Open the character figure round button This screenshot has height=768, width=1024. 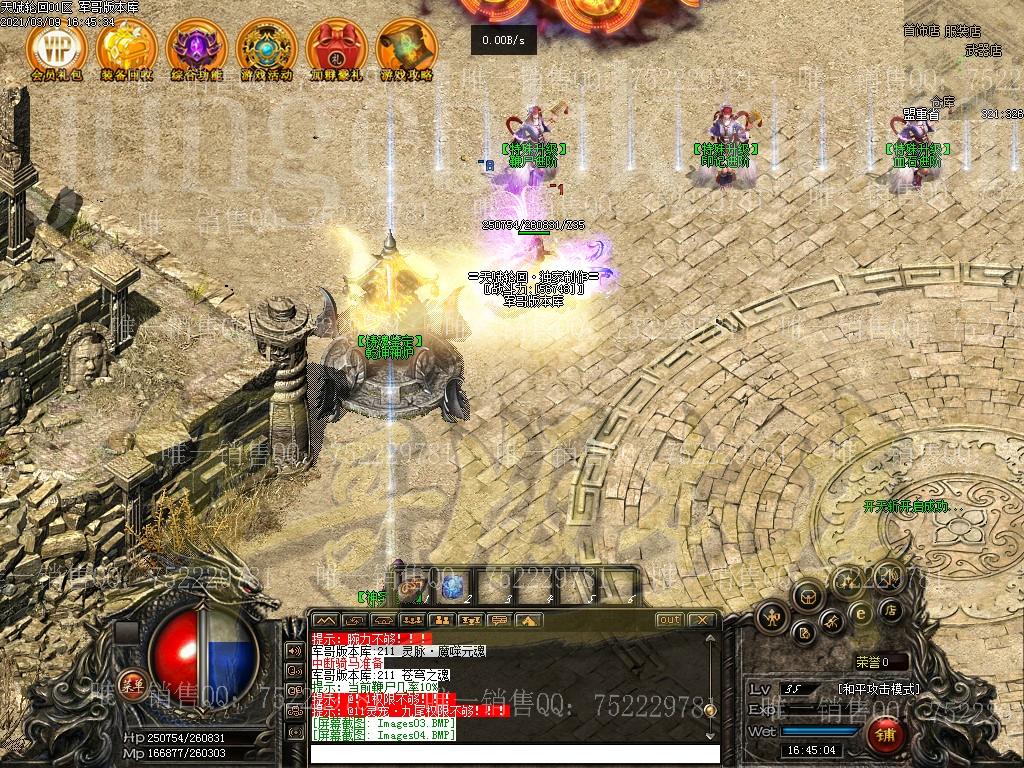pos(772,616)
